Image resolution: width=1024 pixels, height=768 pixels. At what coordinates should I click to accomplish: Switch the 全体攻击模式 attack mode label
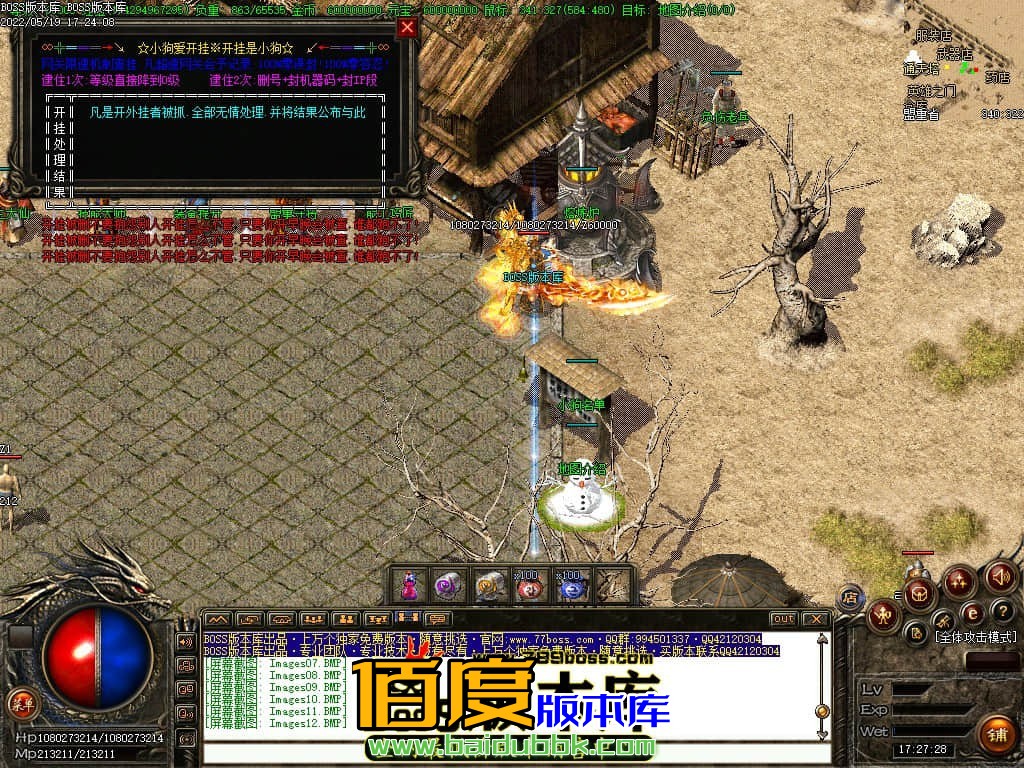(975, 637)
